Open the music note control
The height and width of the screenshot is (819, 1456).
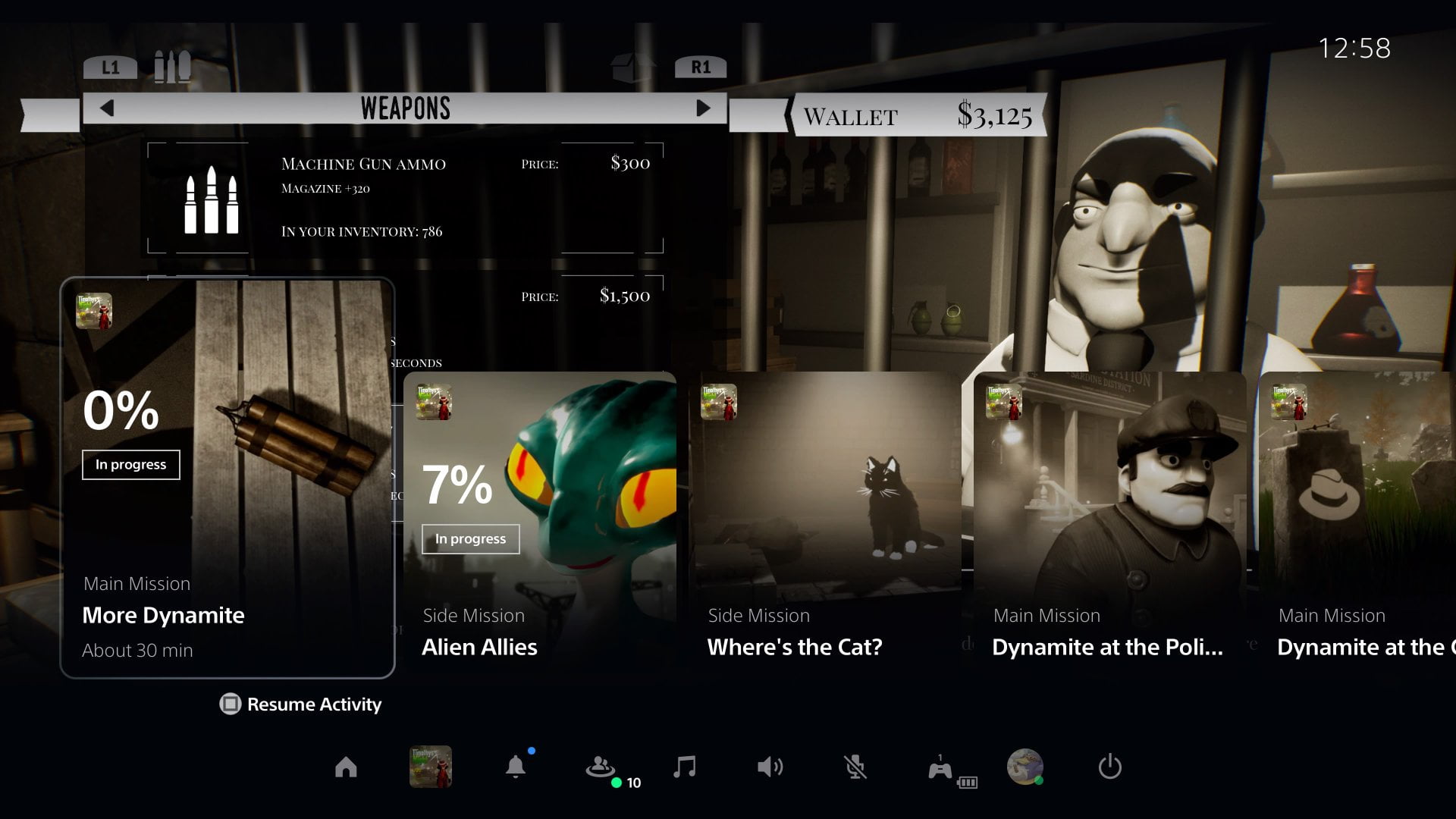tap(685, 767)
